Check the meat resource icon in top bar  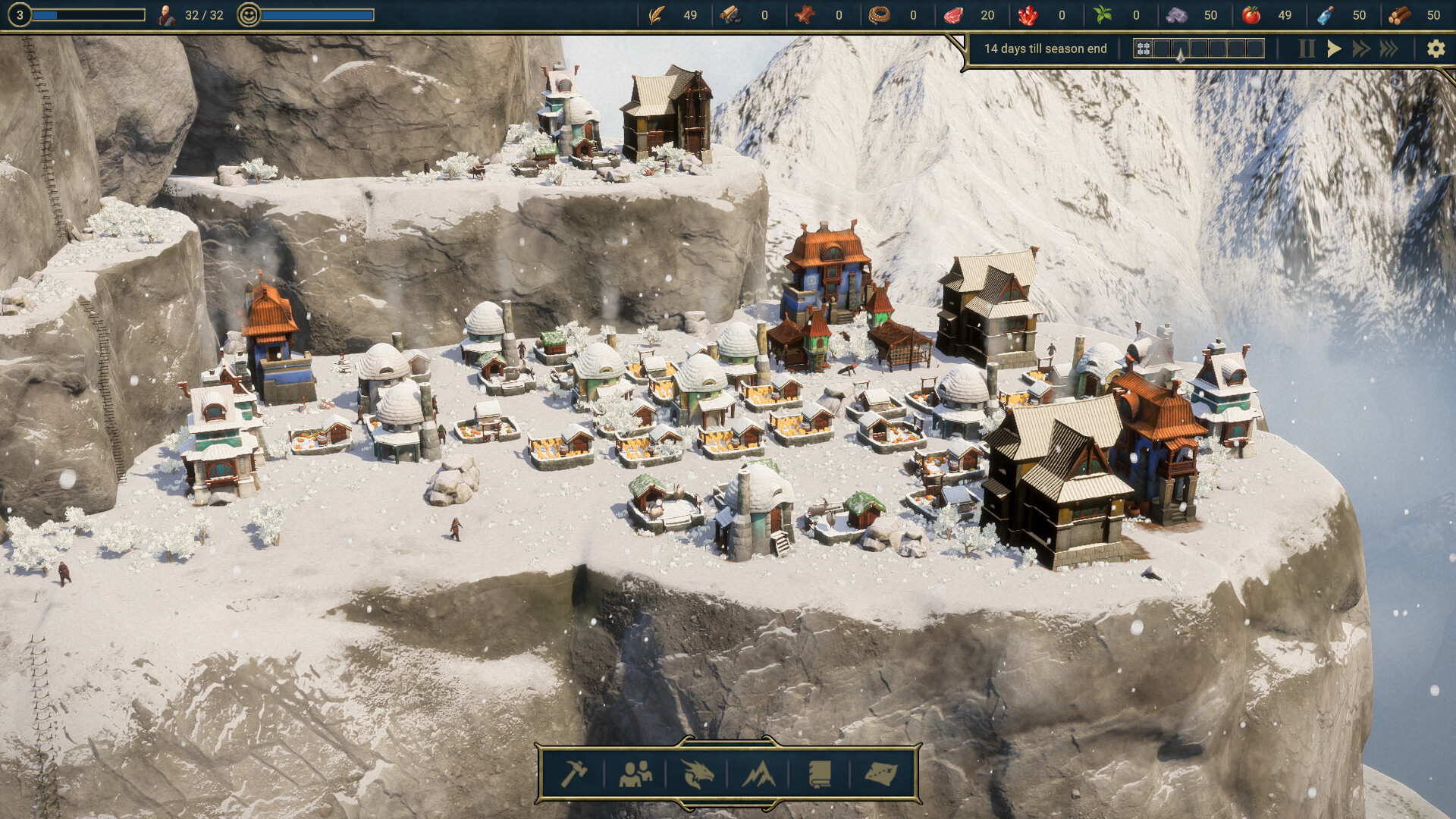point(955,14)
